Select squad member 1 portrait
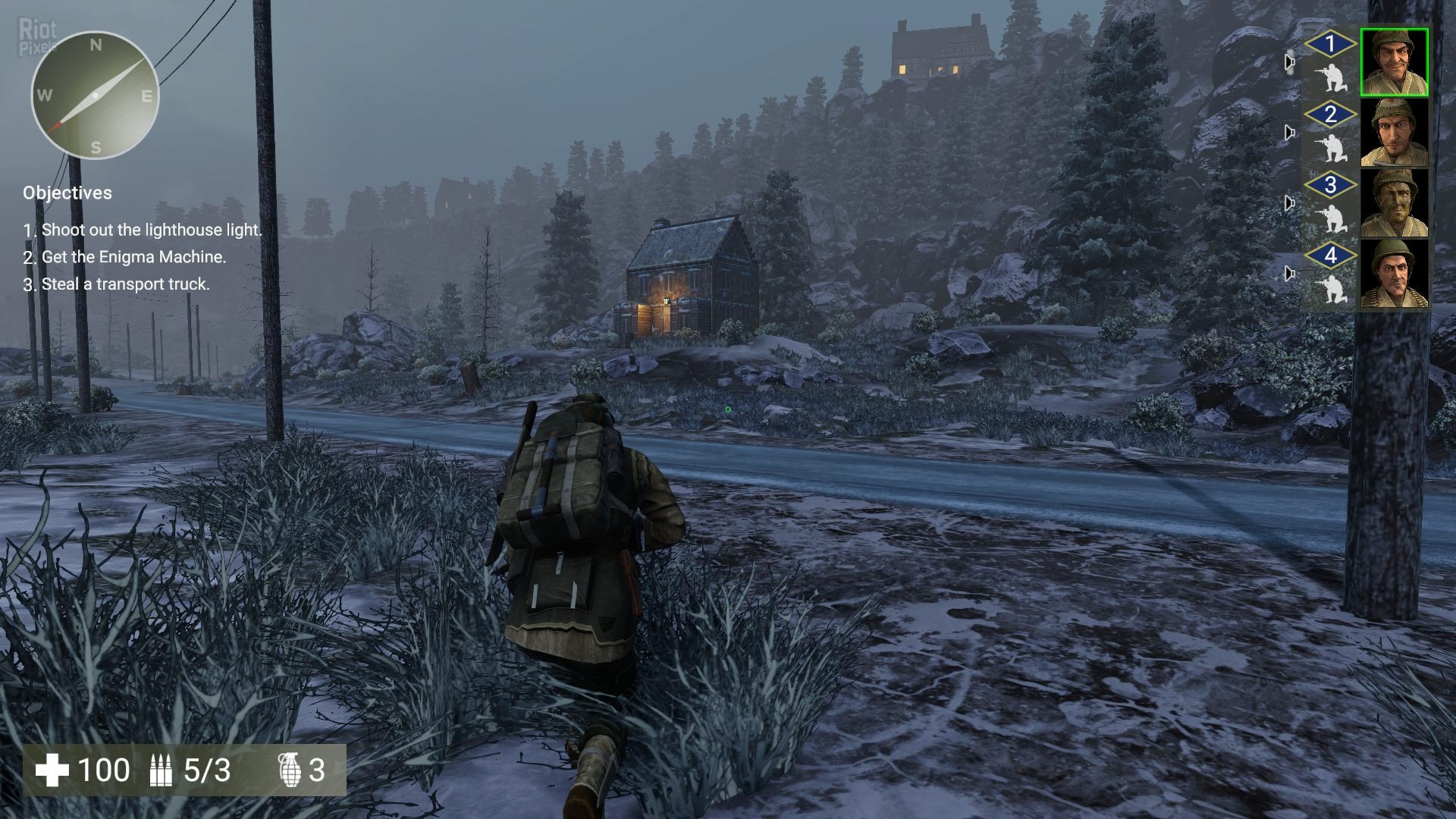The height and width of the screenshot is (819, 1456). 1394,62
